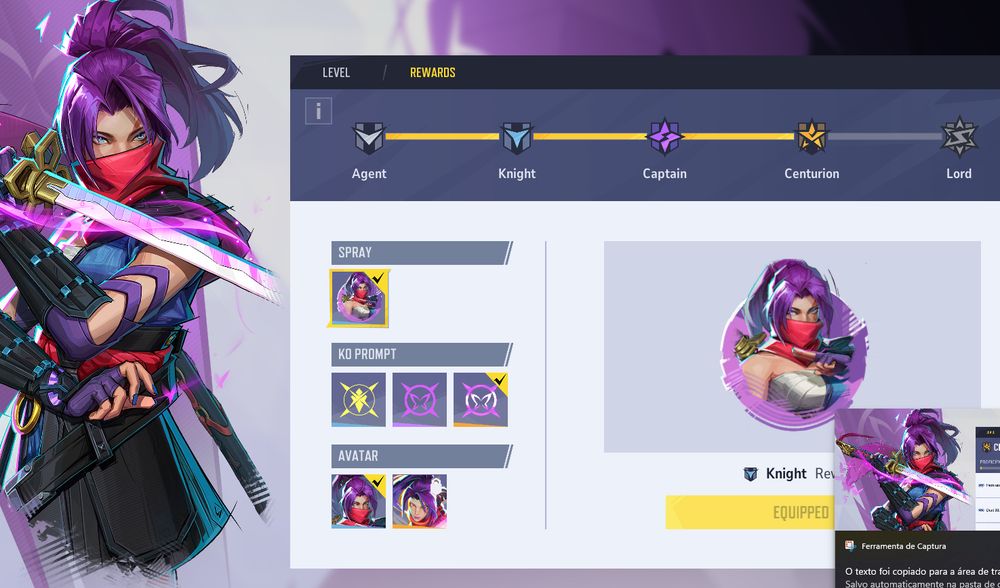1000x588 pixels.
Task: Choose the Knight rank badge
Action: 516,137
